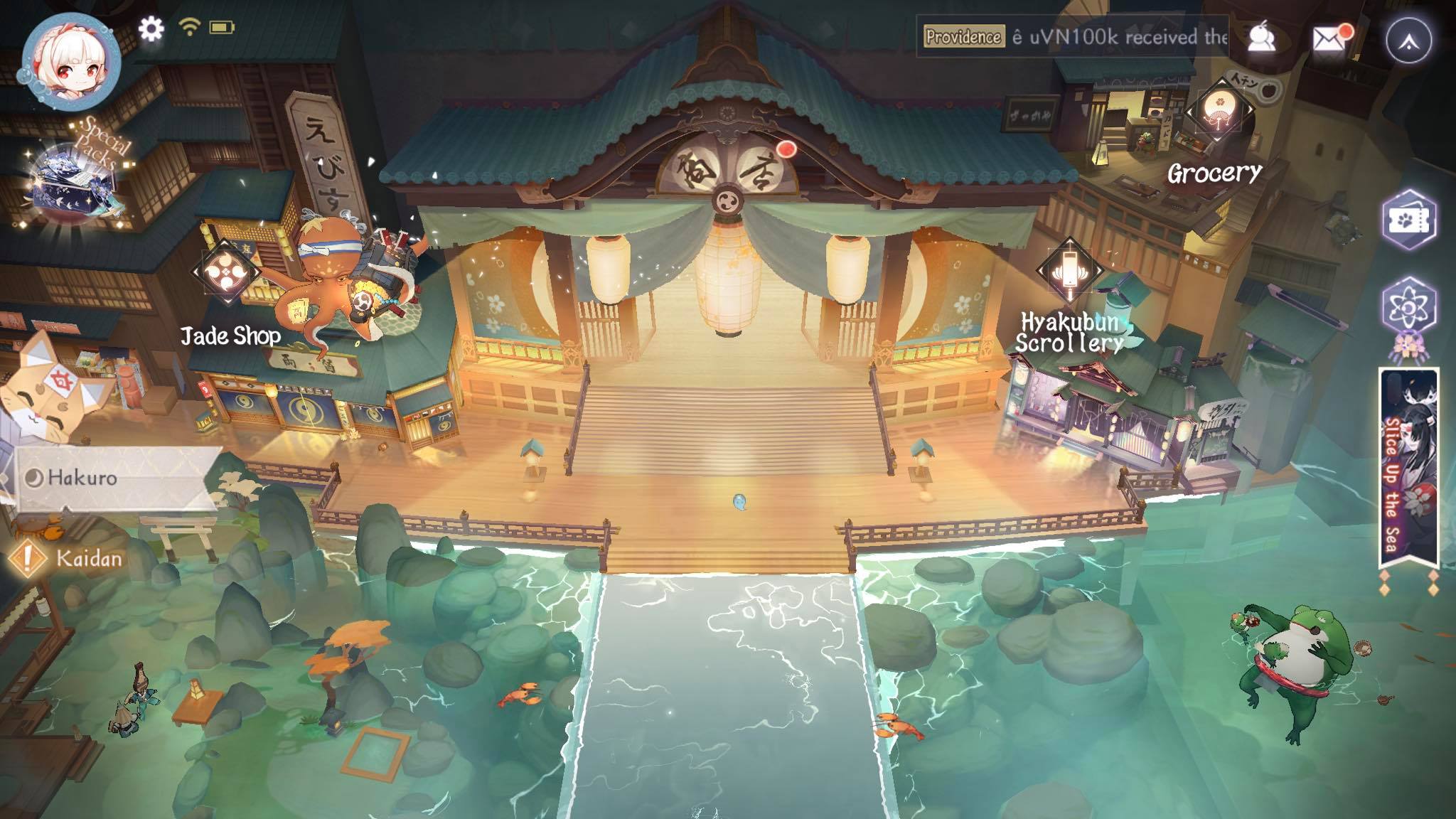The height and width of the screenshot is (819, 1456).
Task: Open the player avatar profile
Action: point(71,60)
